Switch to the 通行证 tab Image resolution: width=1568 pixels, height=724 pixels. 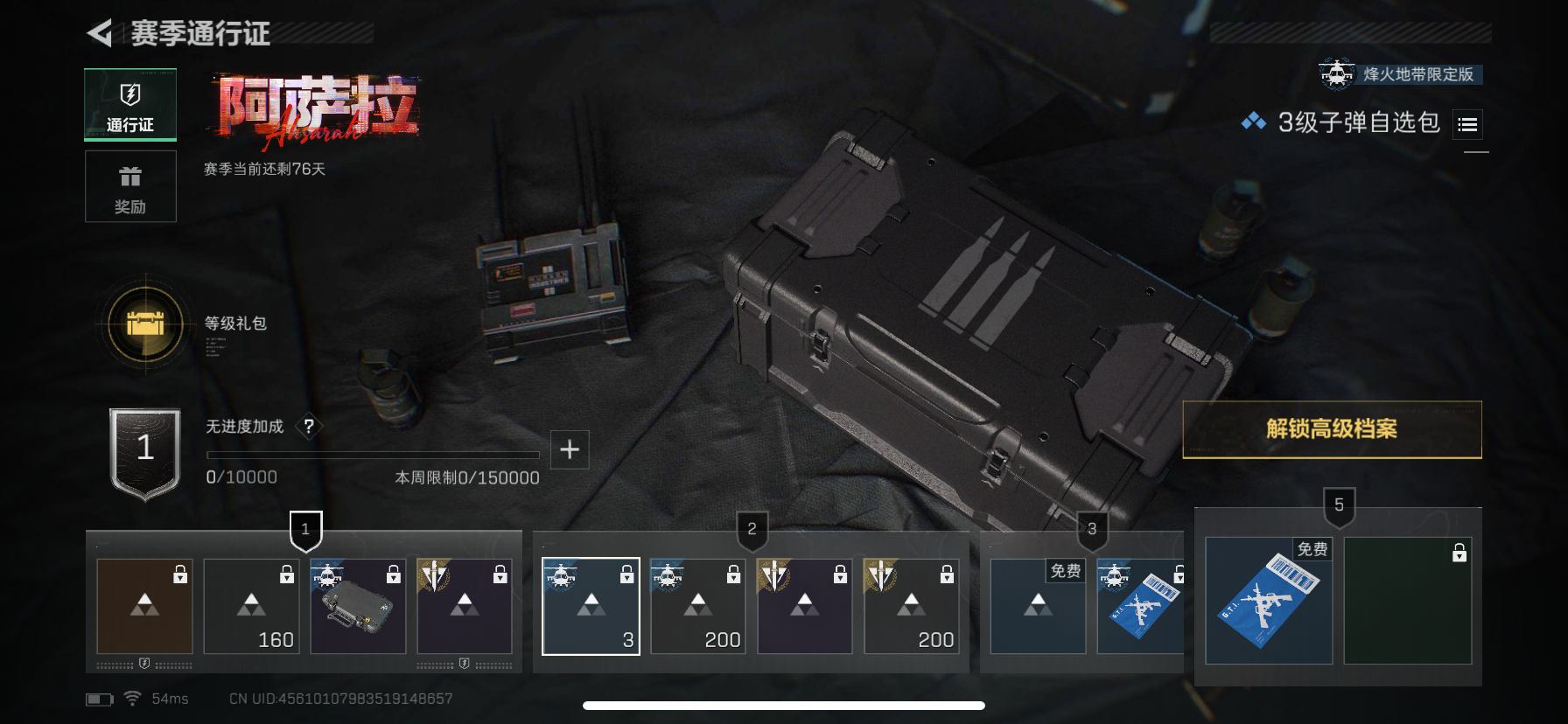click(130, 105)
